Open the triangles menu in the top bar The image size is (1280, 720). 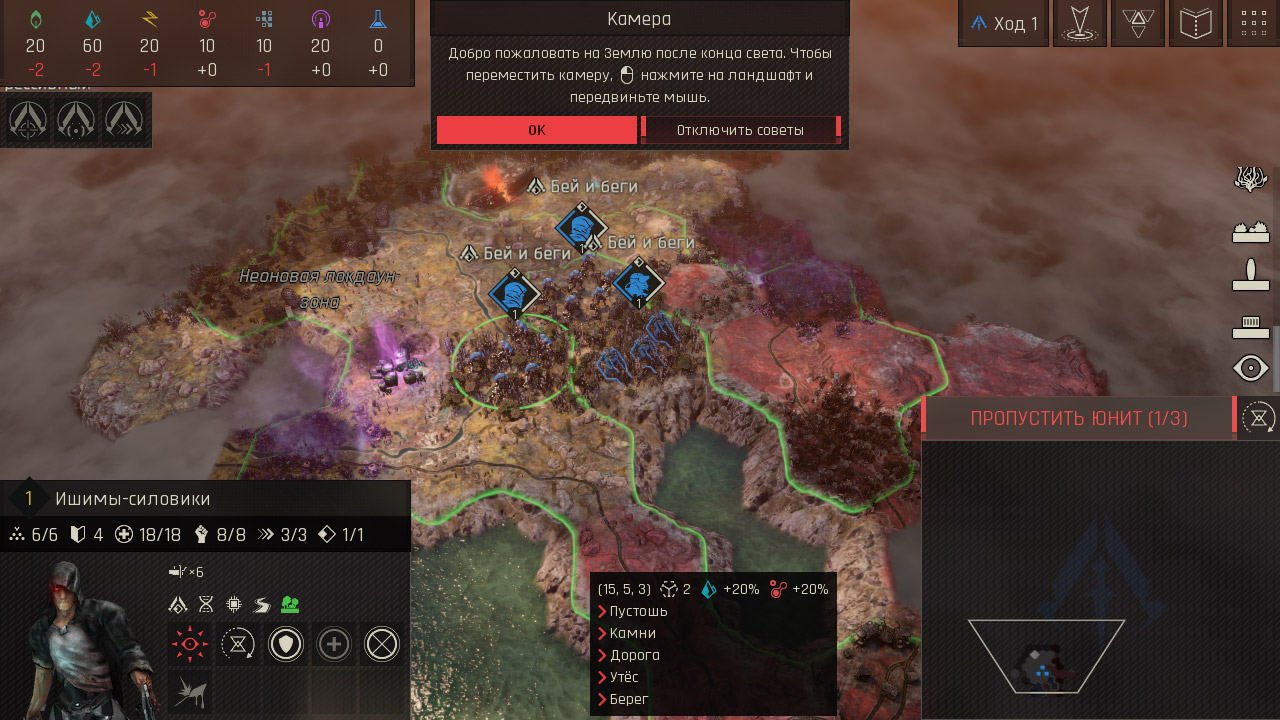point(1137,24)
